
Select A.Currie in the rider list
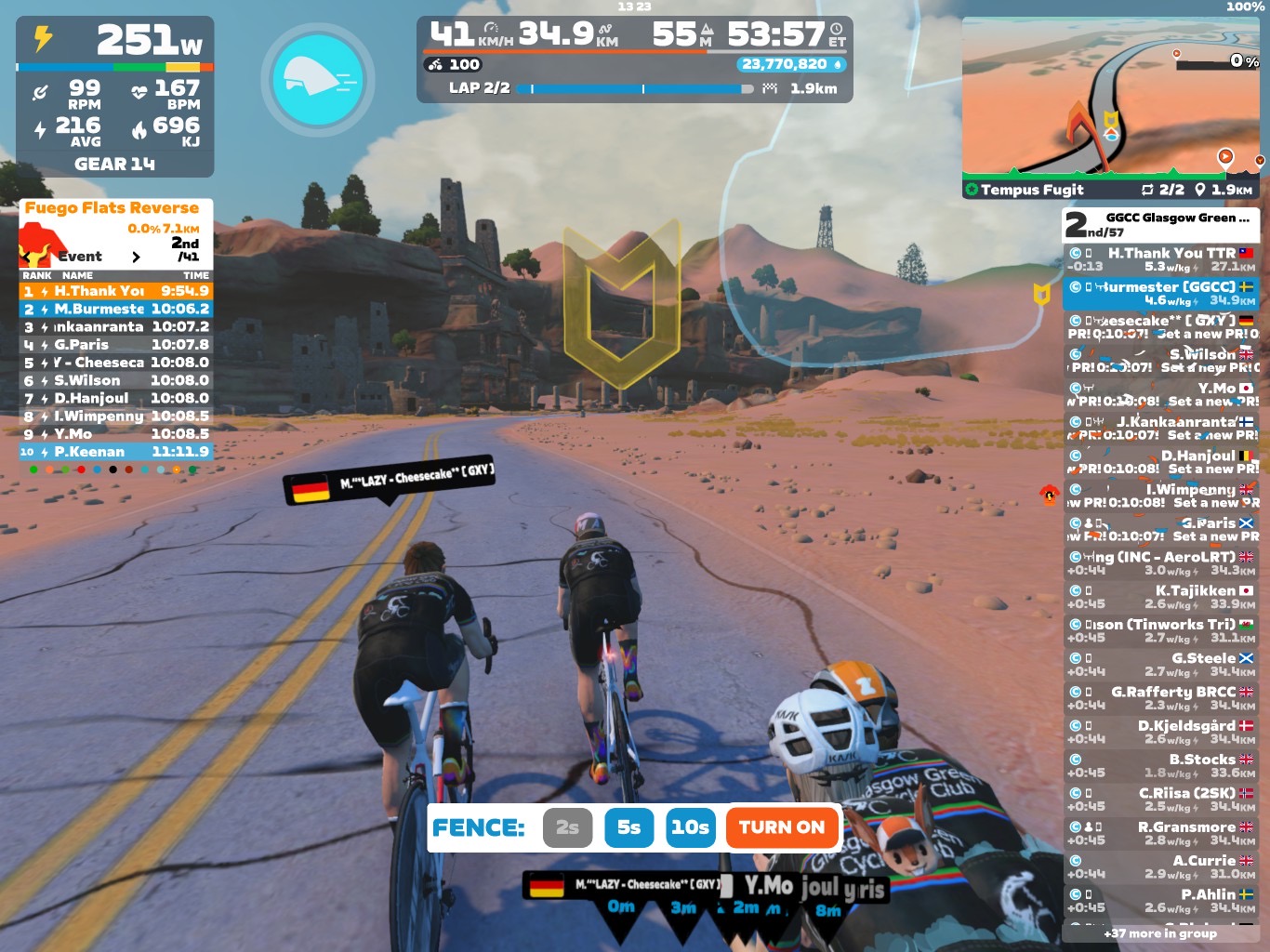point(1161,866)
